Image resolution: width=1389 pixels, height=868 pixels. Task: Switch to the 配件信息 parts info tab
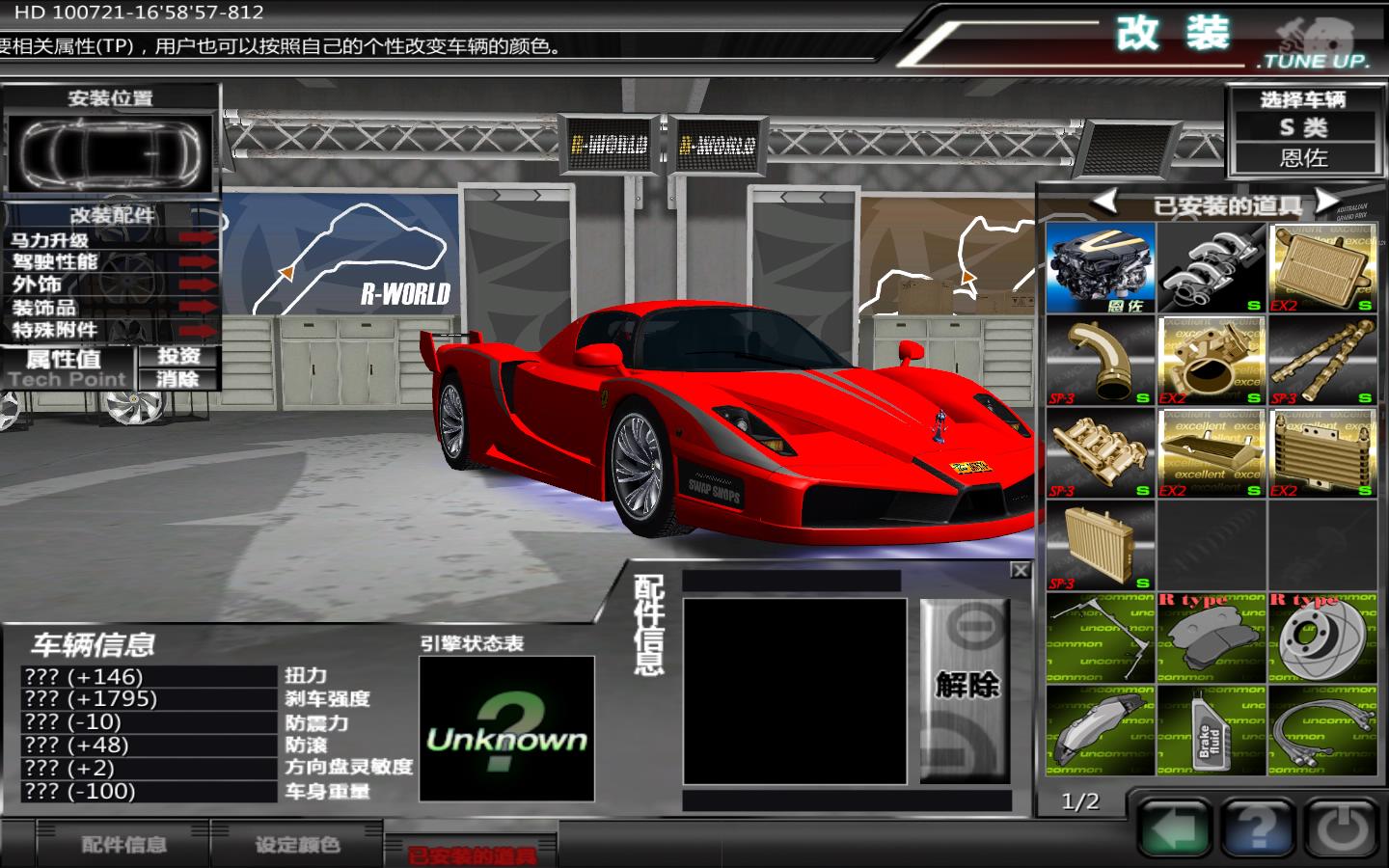click(x=123, y=845)
